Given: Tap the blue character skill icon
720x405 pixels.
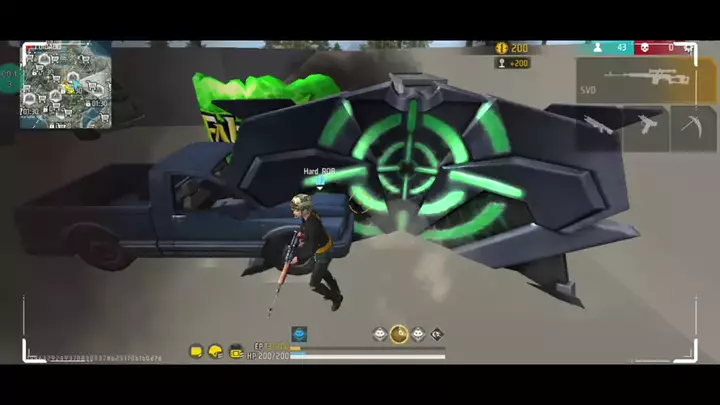Looking at the screenshot, I should 299,334.
